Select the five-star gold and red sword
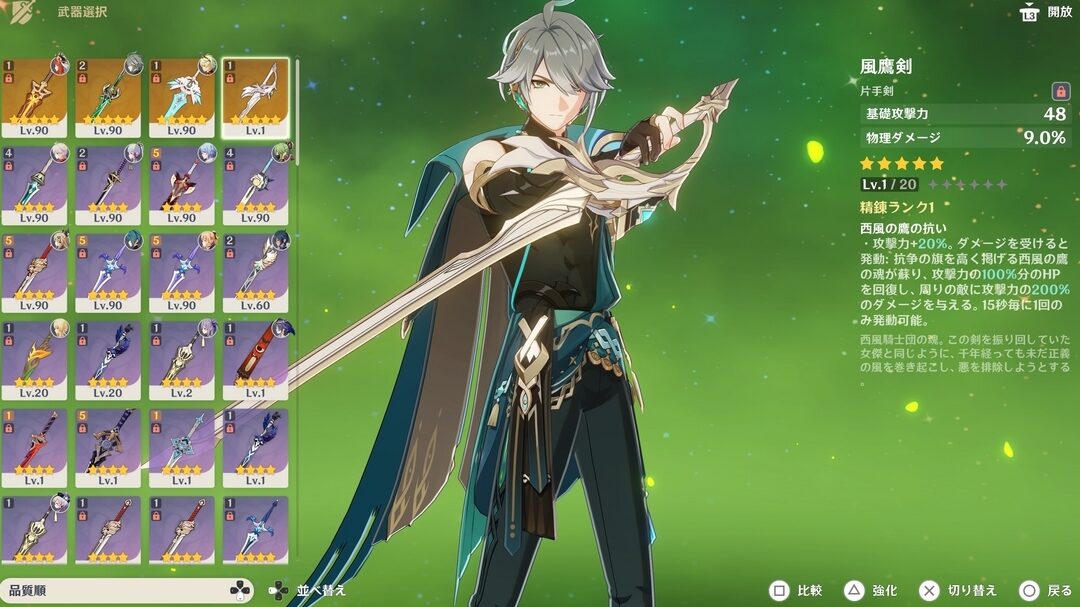The image size is (1080, 607). [34, 97]
